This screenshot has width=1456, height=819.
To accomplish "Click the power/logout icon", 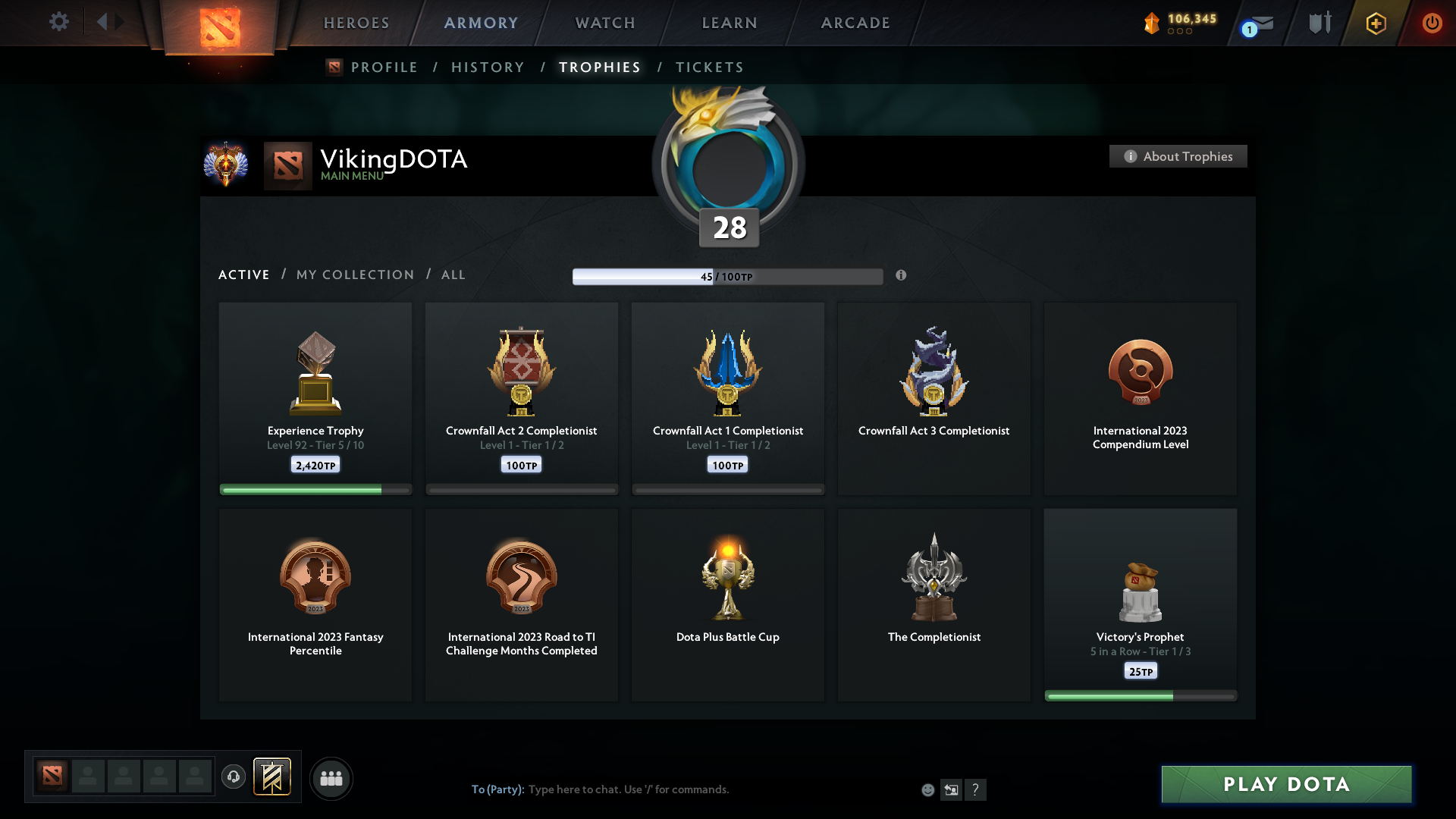I will [1432, 23].
